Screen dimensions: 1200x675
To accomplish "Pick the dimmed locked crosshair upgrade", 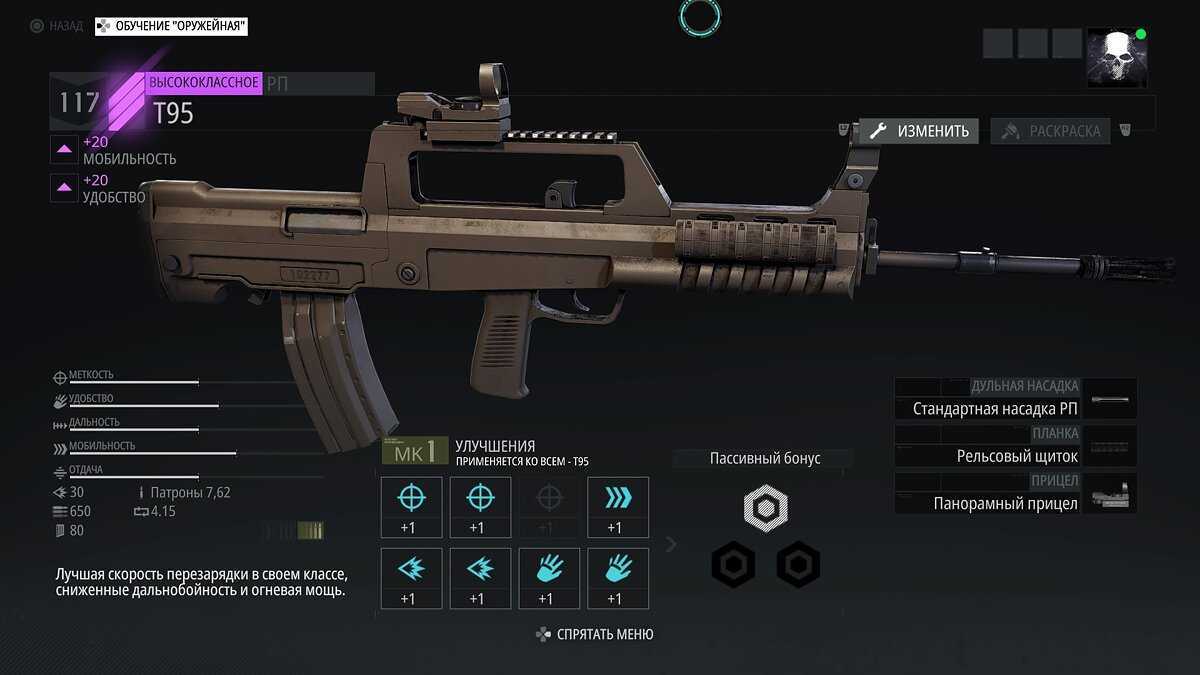I will [549, 507].
